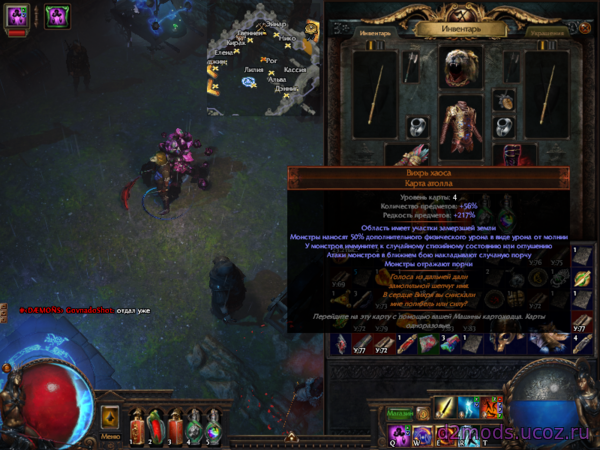Select the amulet equipment slot

[x=504, y=100]
